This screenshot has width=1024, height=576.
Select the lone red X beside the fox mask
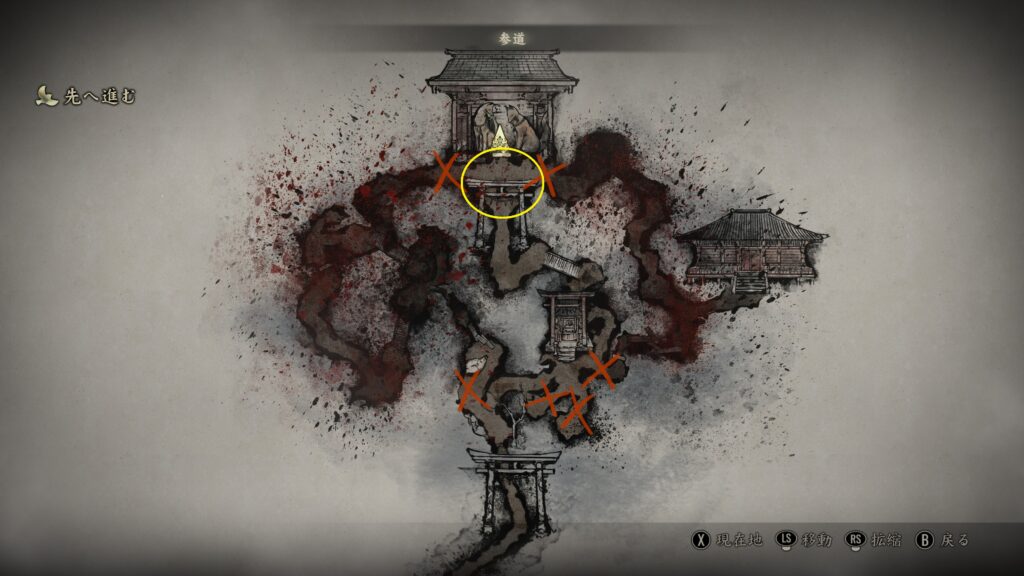(x=470, y=390)
